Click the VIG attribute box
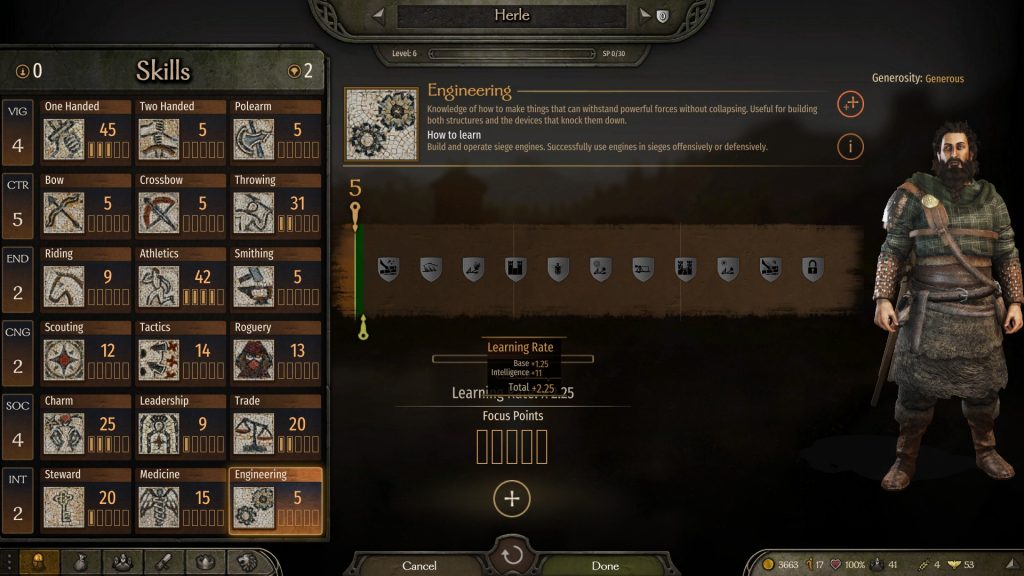This screenshot has height=576, width=1024. pyautogui.click(x=19, y=133)
